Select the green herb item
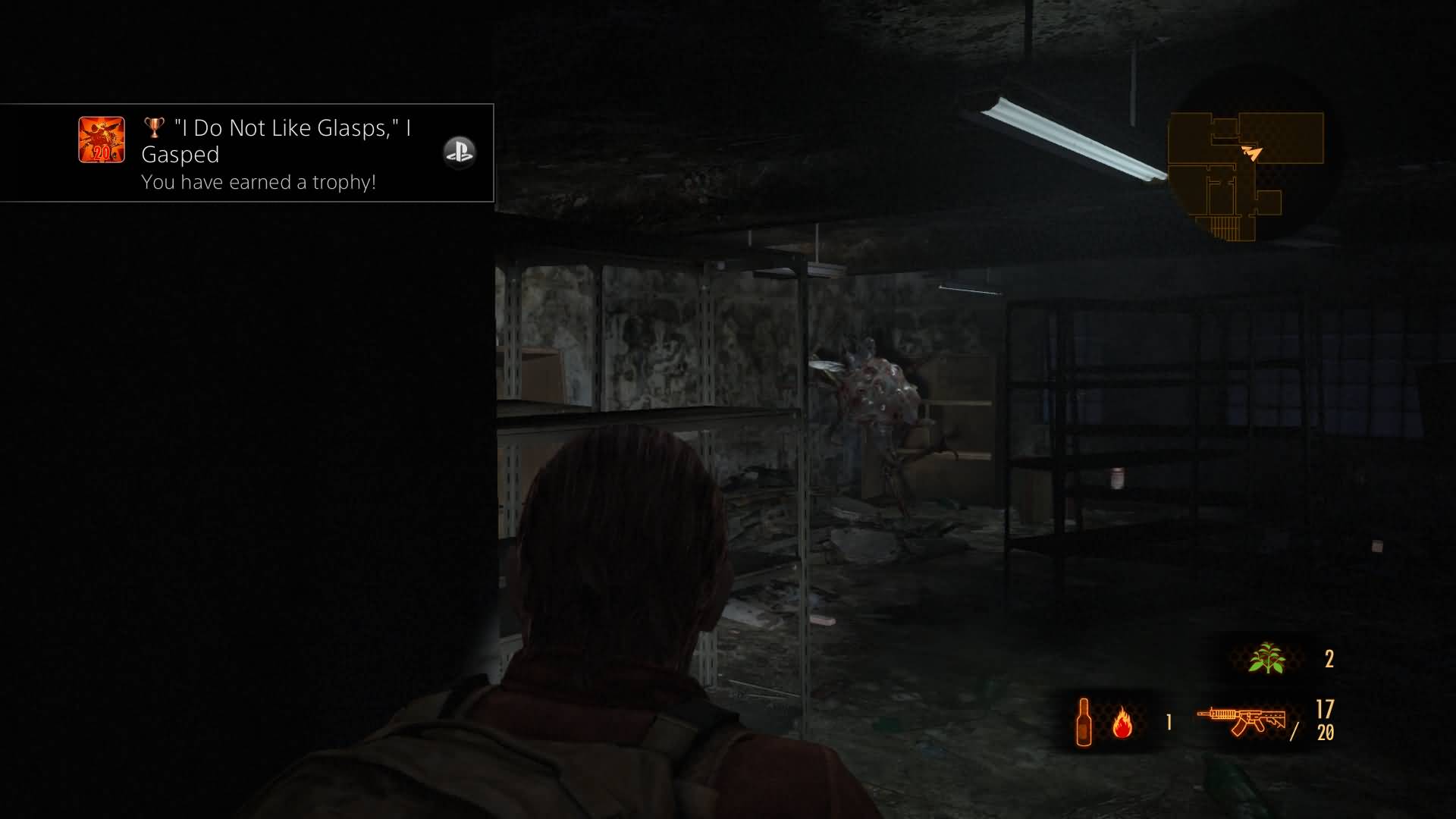Screen dimensions: 1456x819 click(x=1266, y=658)
